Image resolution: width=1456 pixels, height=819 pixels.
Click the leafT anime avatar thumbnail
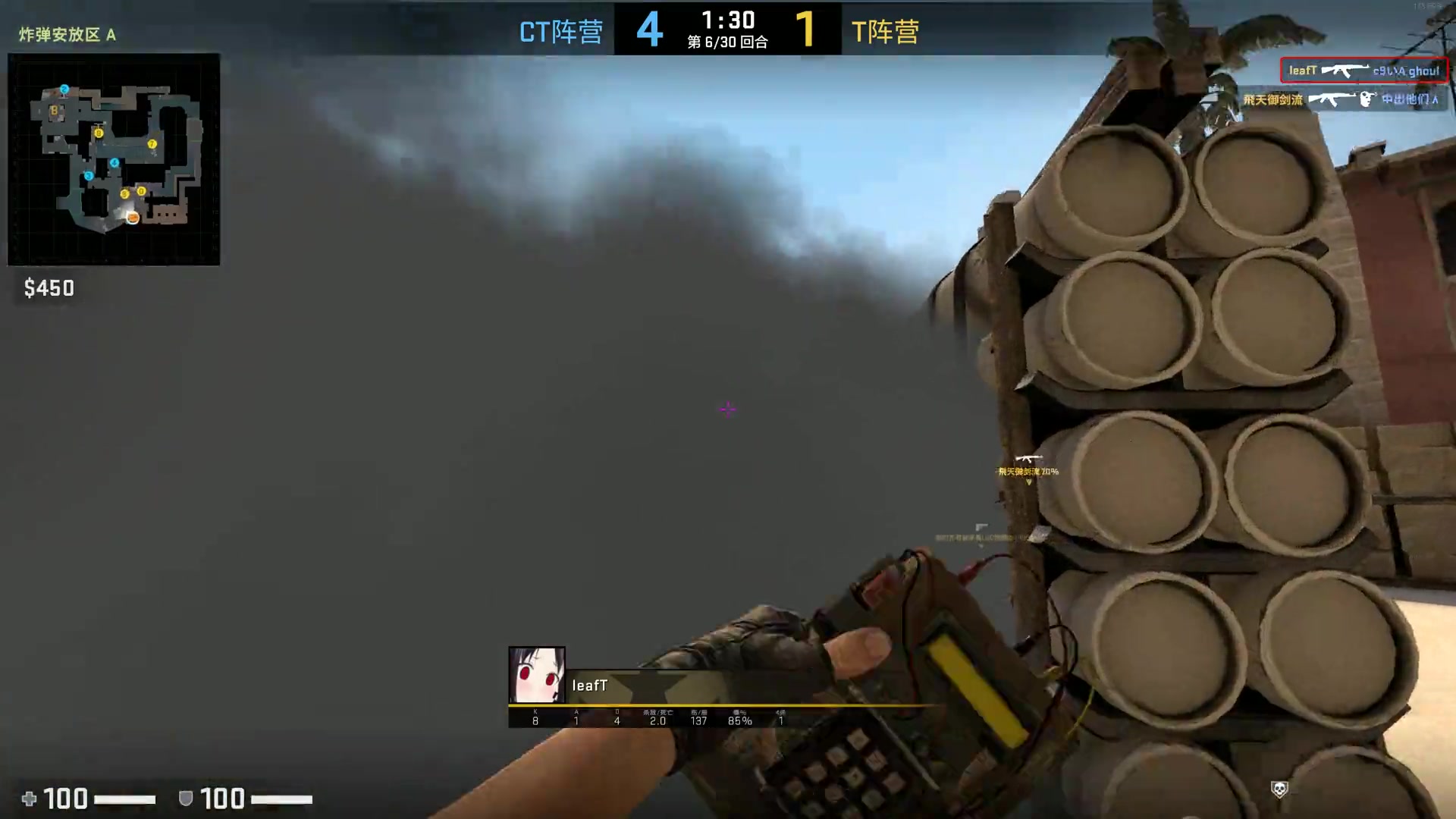pos(536,676)
